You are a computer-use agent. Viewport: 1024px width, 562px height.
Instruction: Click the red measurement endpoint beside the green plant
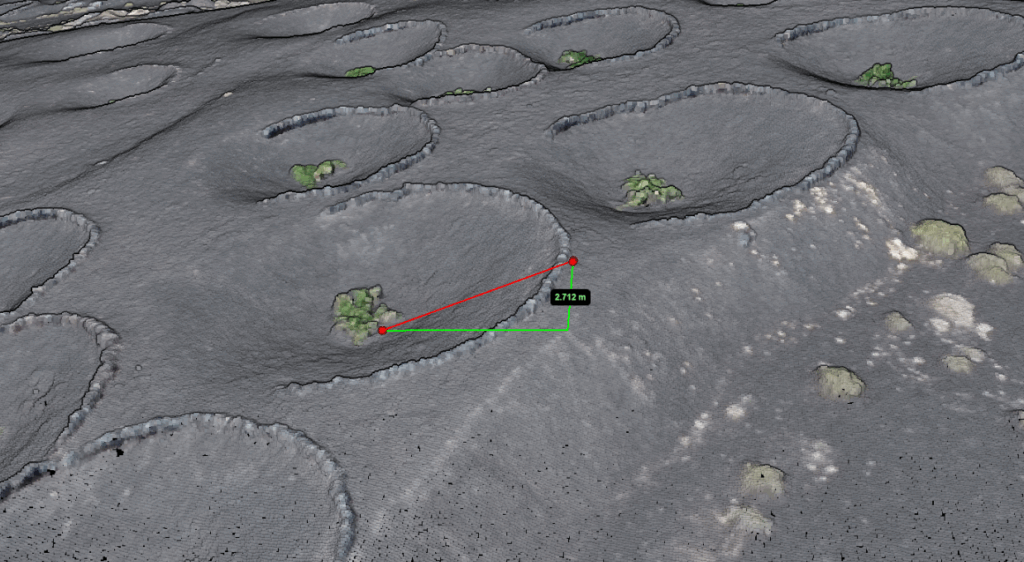(x=382, y=330)
